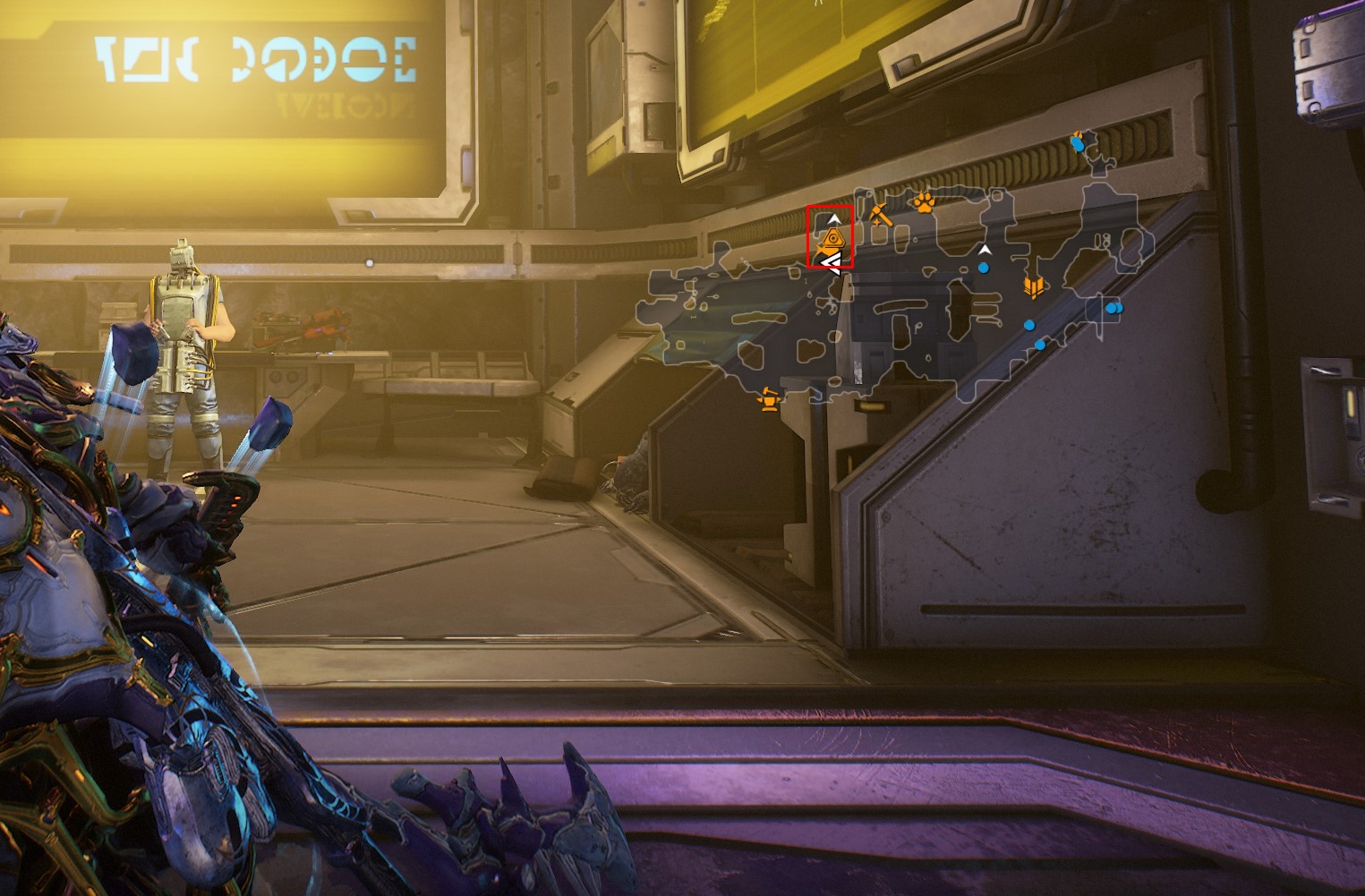Click the anvil crafting icon at the minimap's lower left
The image size is (1365, 896).
pyautogui.click(x=770, y=400)
